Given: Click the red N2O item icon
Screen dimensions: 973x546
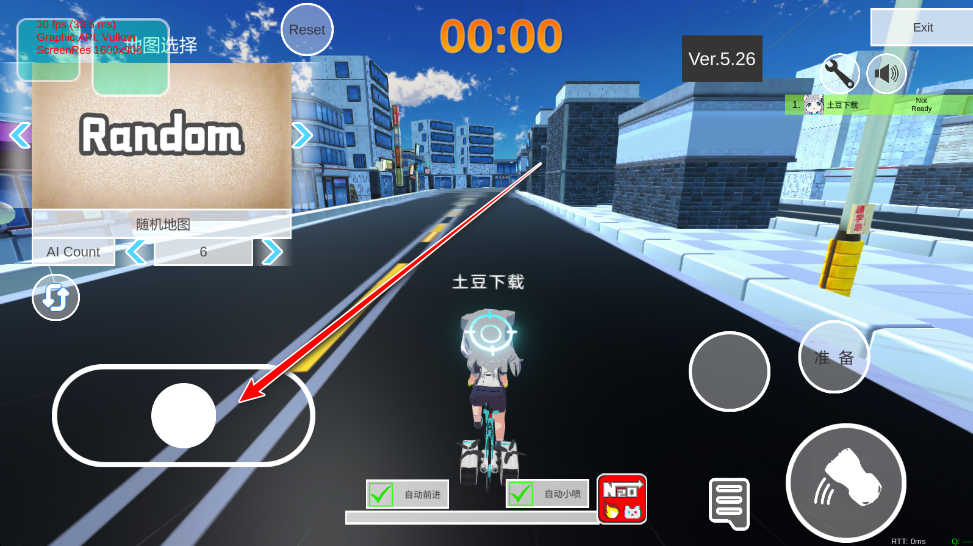Looking at the screenshot, I should point(622,498).
